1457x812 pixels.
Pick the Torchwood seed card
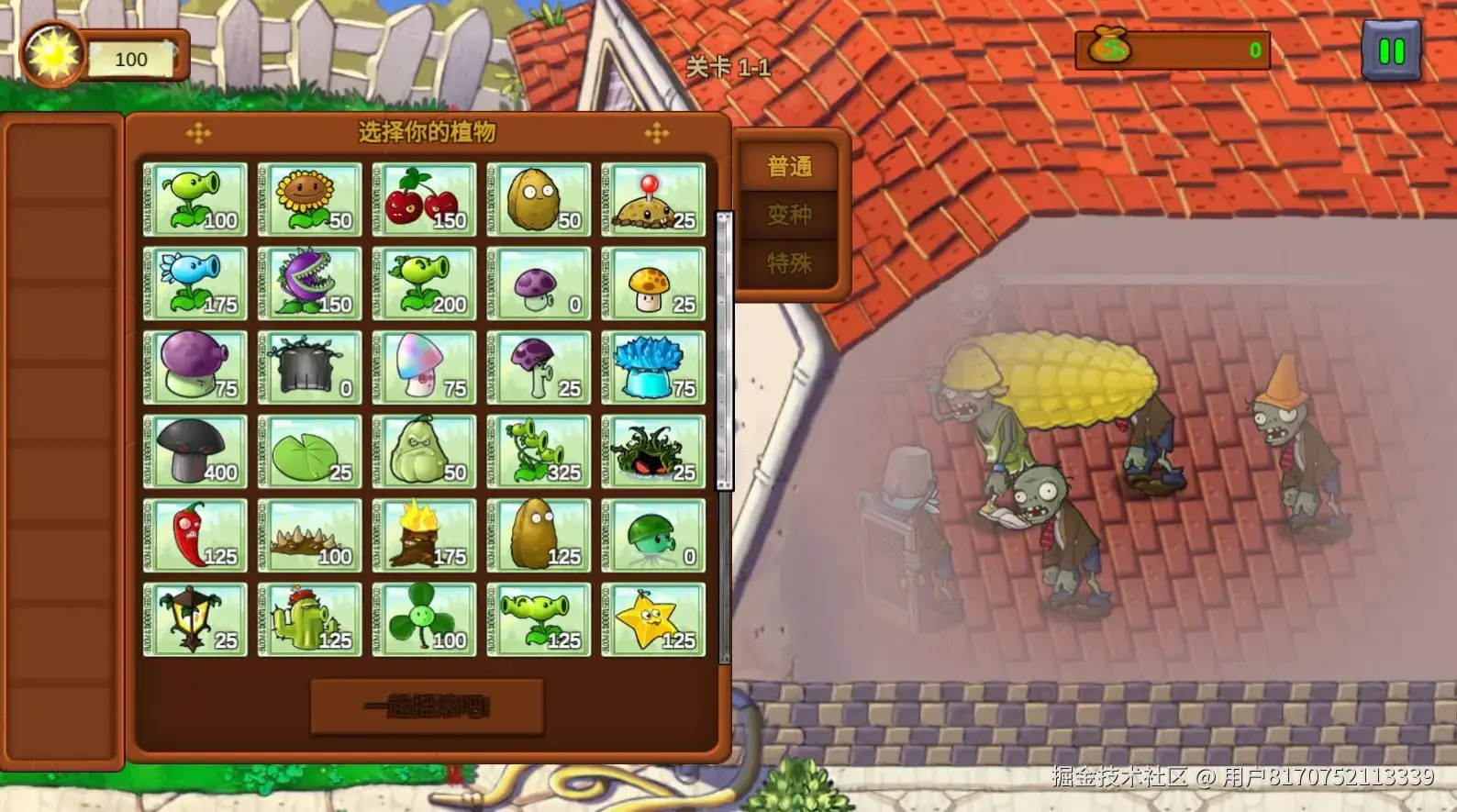[x=424, y=536]
